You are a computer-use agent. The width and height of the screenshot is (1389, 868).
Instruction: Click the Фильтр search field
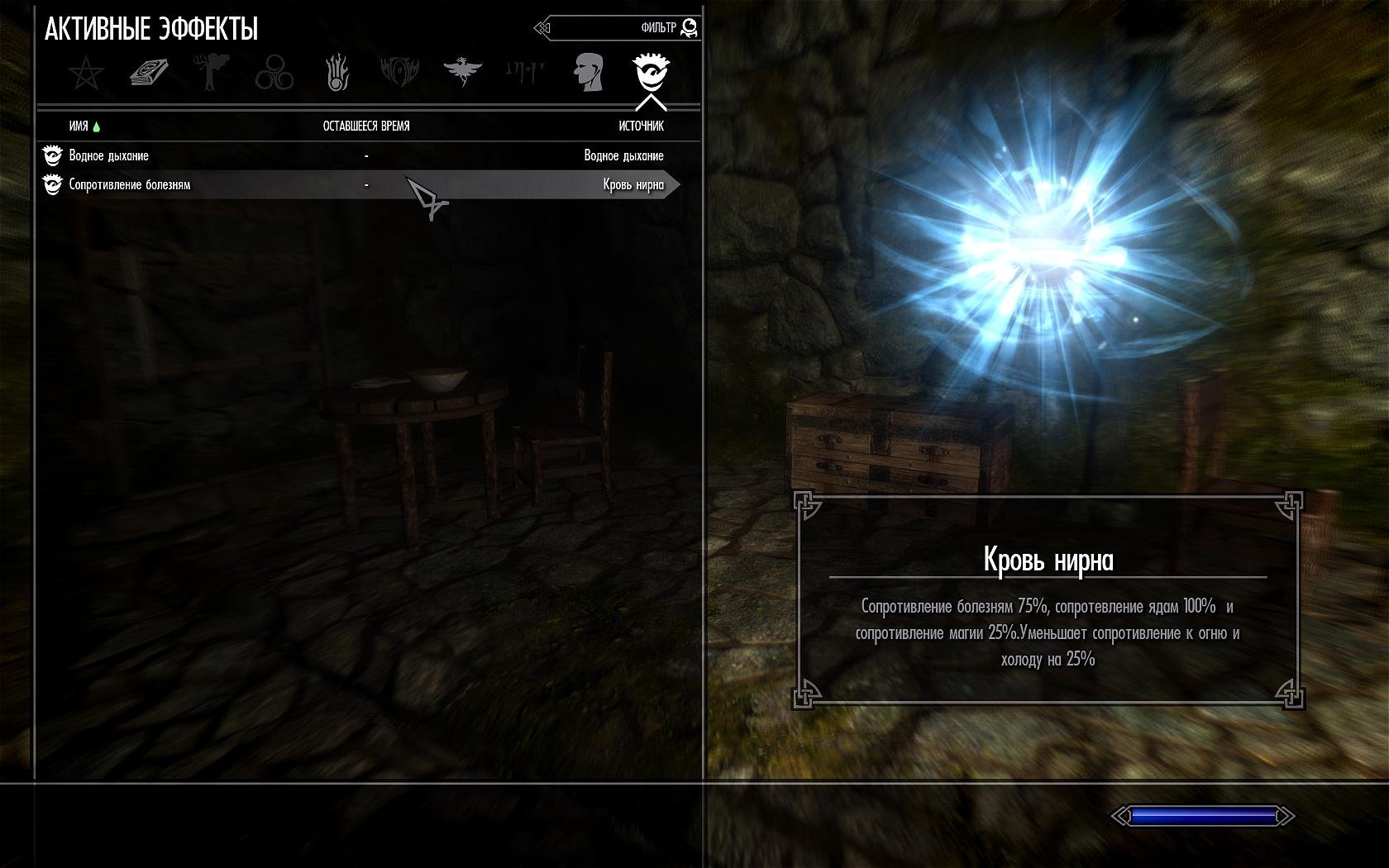click(620, 28)
